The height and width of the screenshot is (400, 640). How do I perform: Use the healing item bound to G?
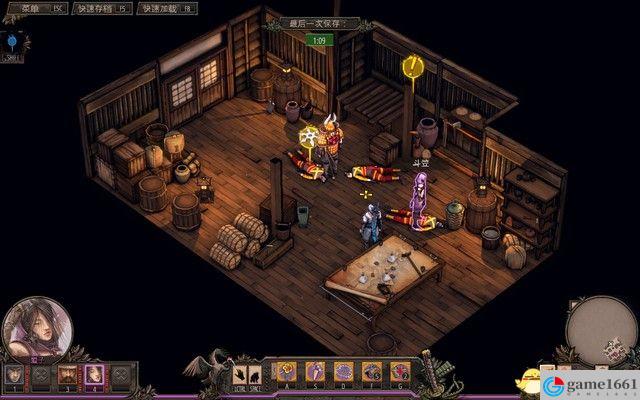400,372
